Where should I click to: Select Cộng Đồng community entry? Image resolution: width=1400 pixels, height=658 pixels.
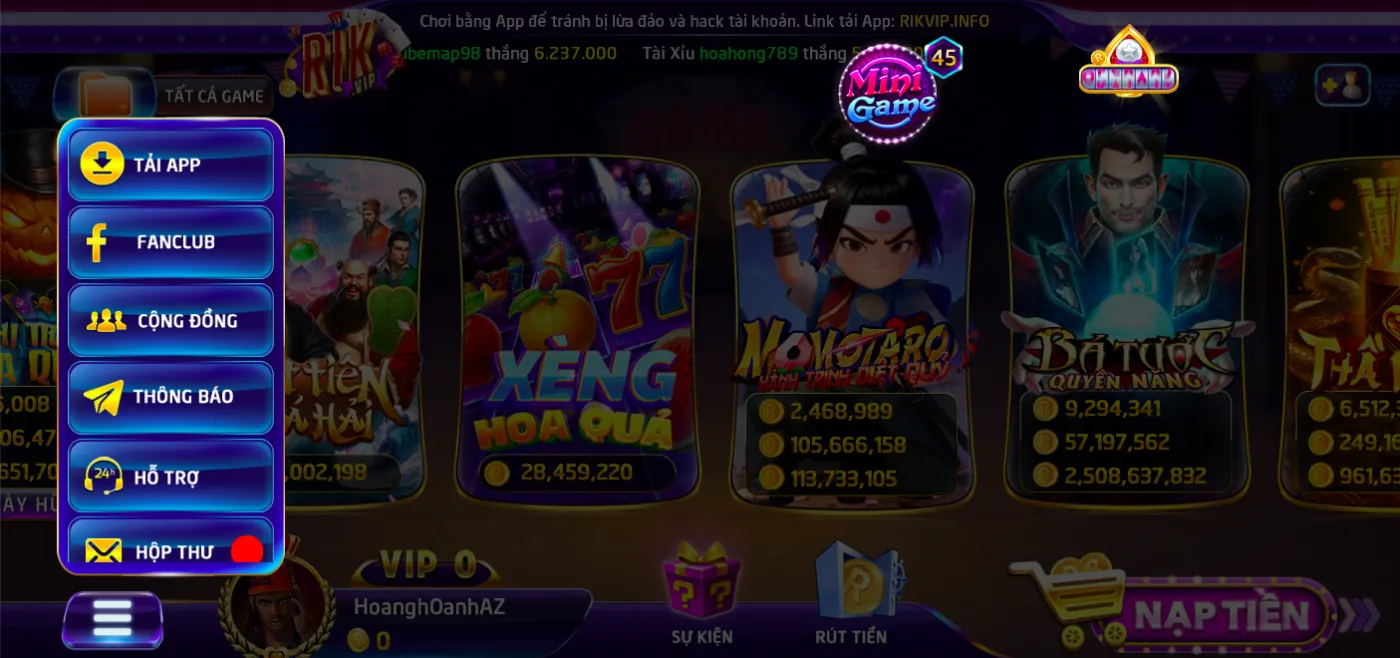pyautogui.click(x=170, y=320)
